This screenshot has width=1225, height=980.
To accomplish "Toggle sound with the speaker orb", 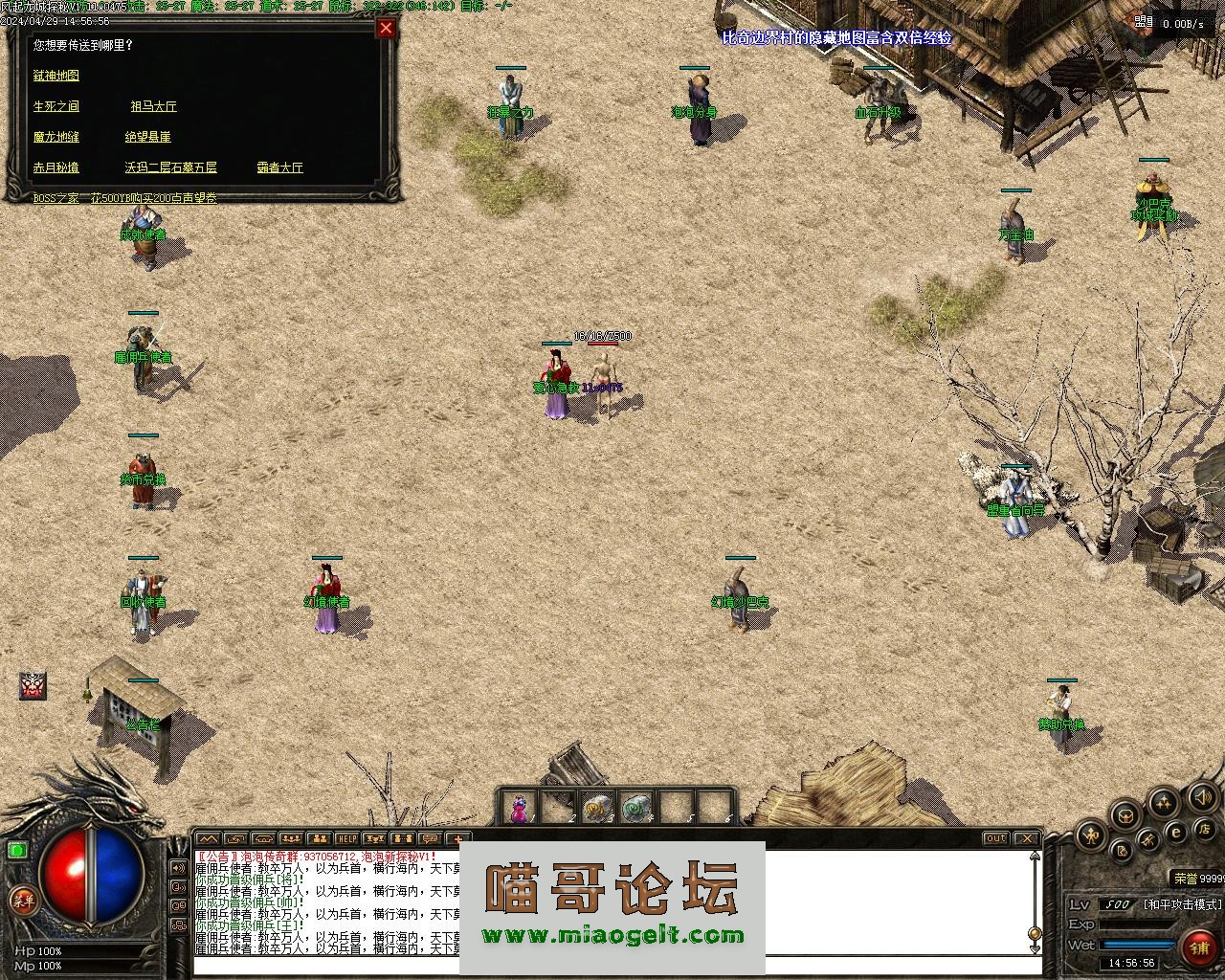I will tap(1201, 796).
